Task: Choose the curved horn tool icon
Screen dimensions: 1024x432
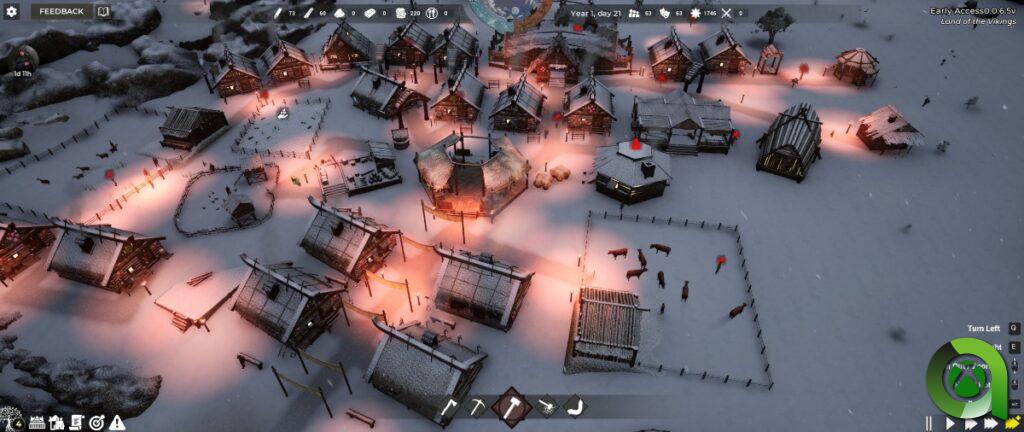Action: point(574,407)
